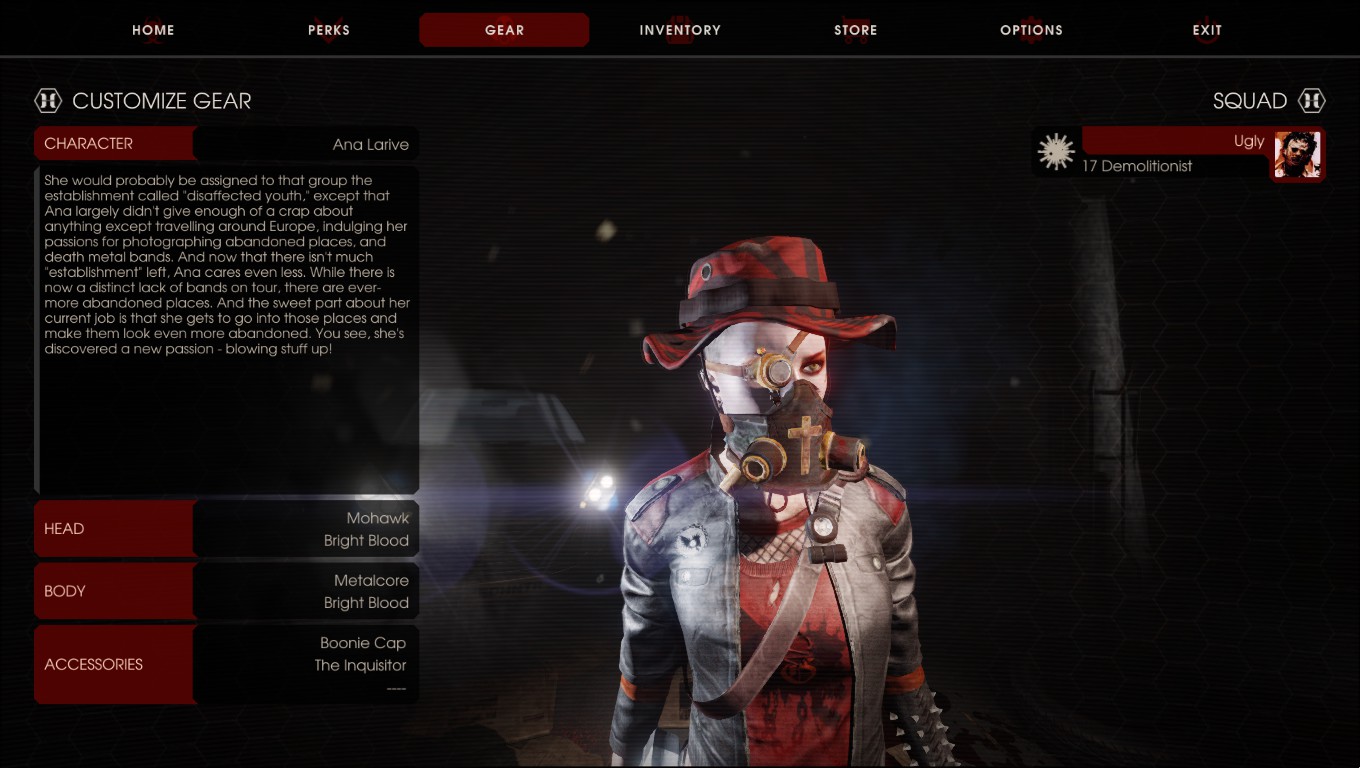
Task: Open the Body outfit selection
Action: [226, 591]
